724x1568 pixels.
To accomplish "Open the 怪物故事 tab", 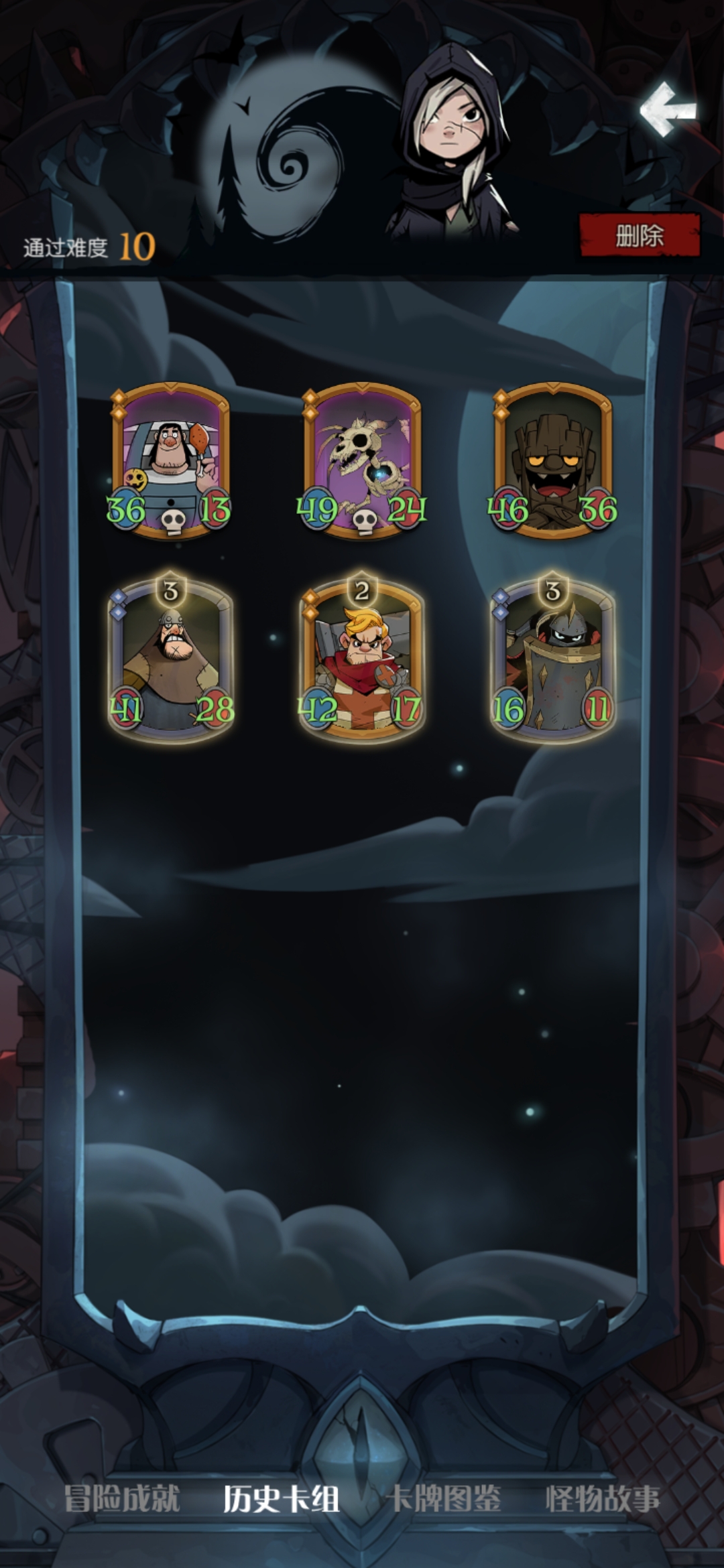I will (x=603, y=1498).
